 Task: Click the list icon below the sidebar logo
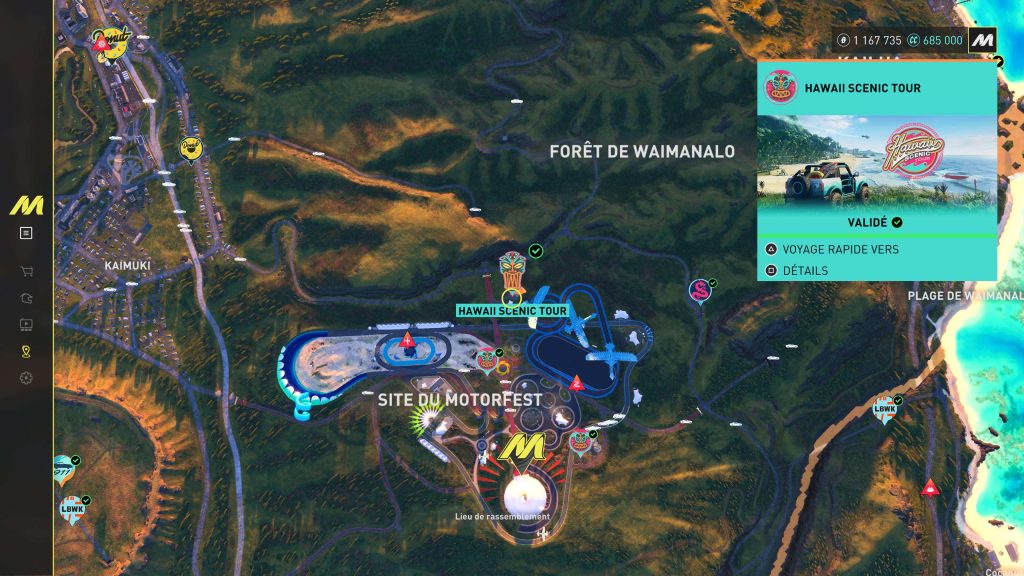26,233
